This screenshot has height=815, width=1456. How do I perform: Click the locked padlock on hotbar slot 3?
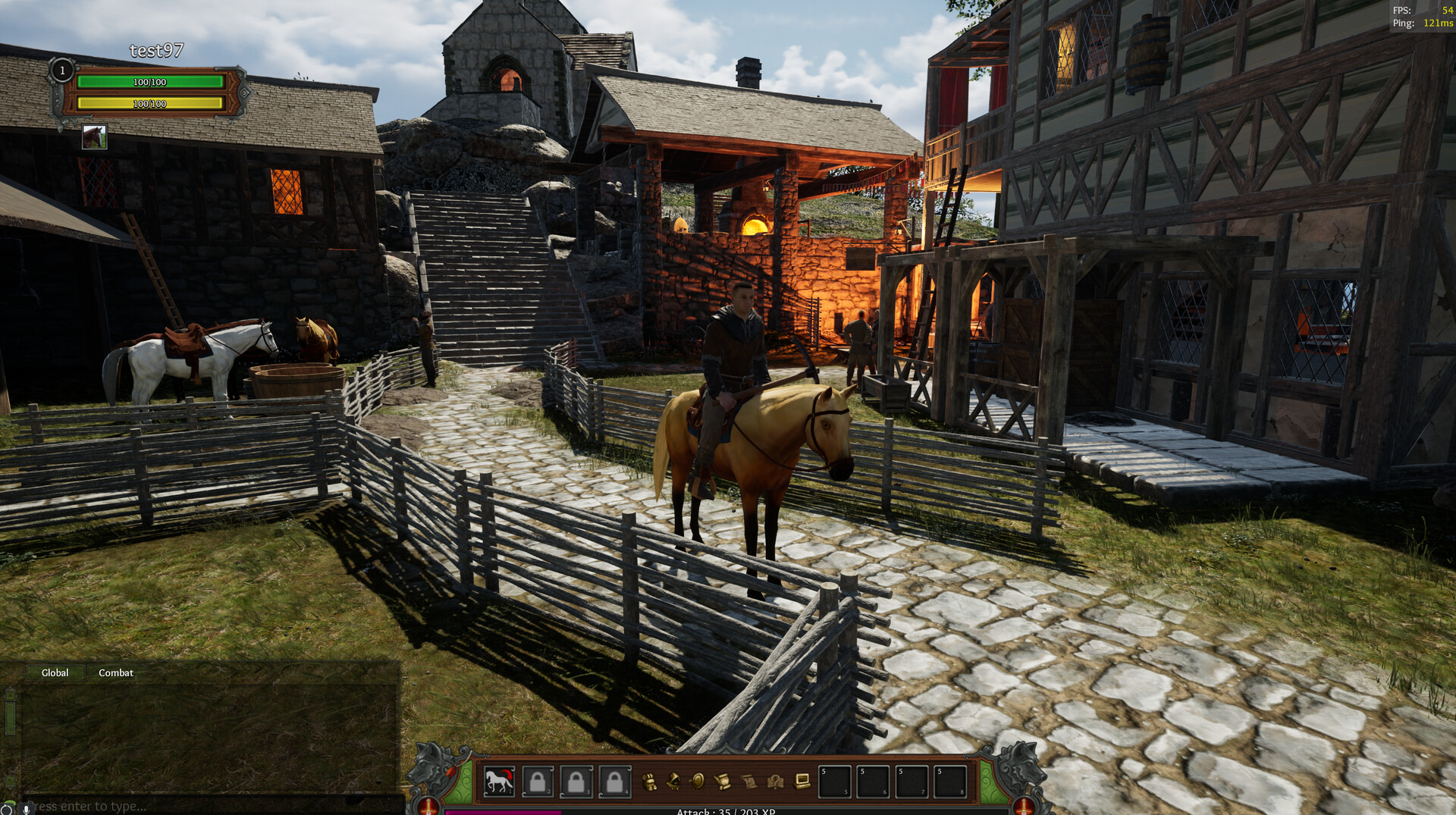(x=577, y=783)
